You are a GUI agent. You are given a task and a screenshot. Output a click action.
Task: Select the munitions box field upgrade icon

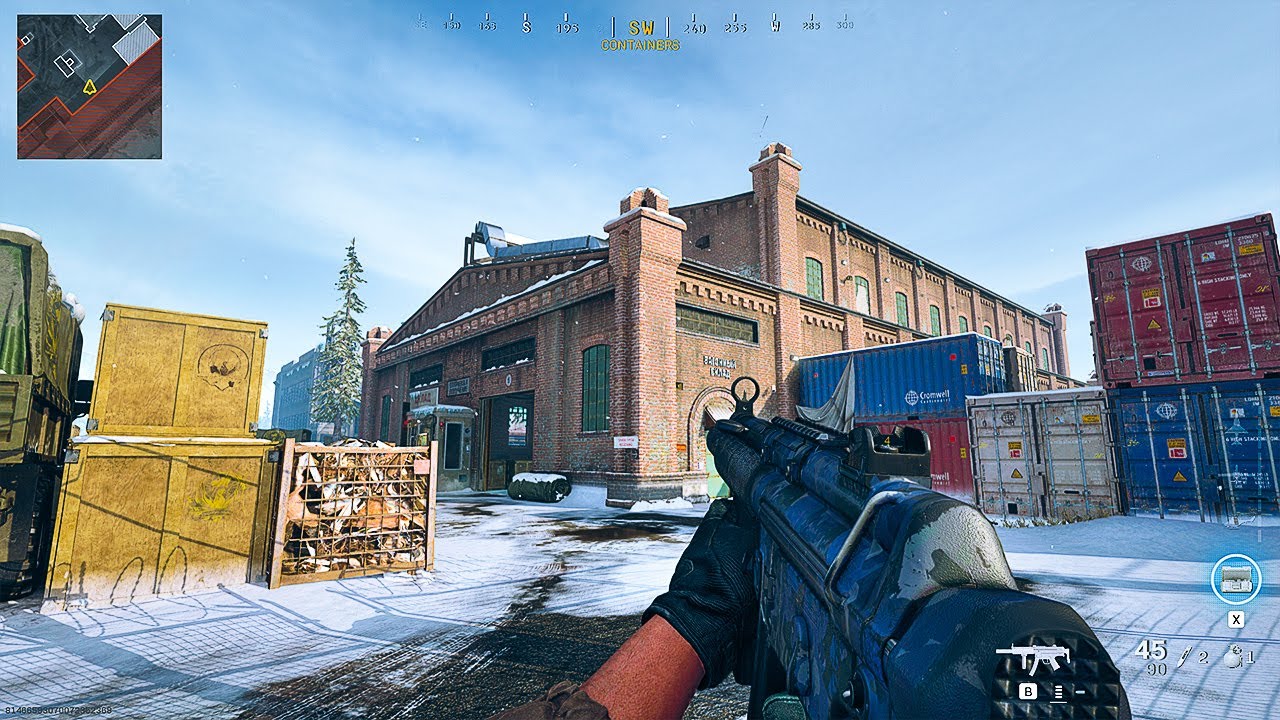click(1235, 579)
